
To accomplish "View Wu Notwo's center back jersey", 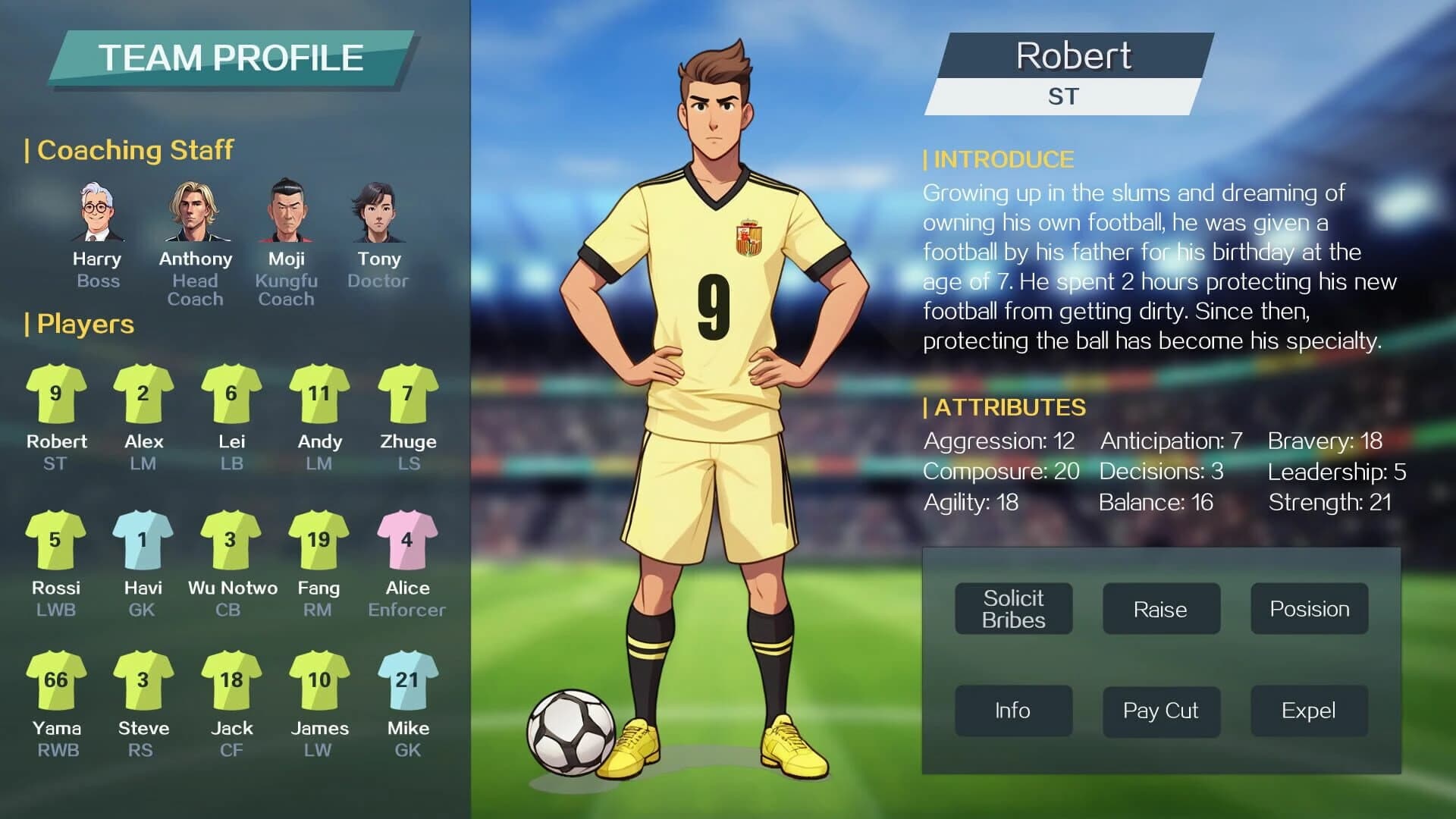I will 231,540.
